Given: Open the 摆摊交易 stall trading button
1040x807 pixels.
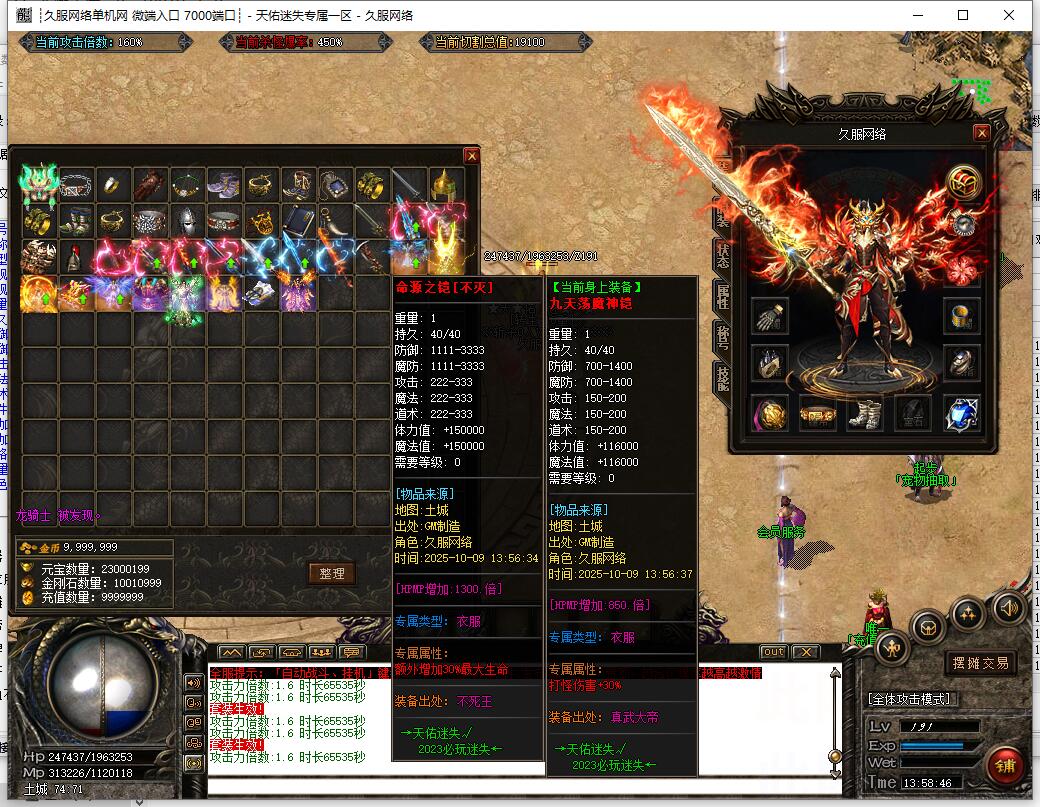Looking at the screenshot, I should pos(979,663).
